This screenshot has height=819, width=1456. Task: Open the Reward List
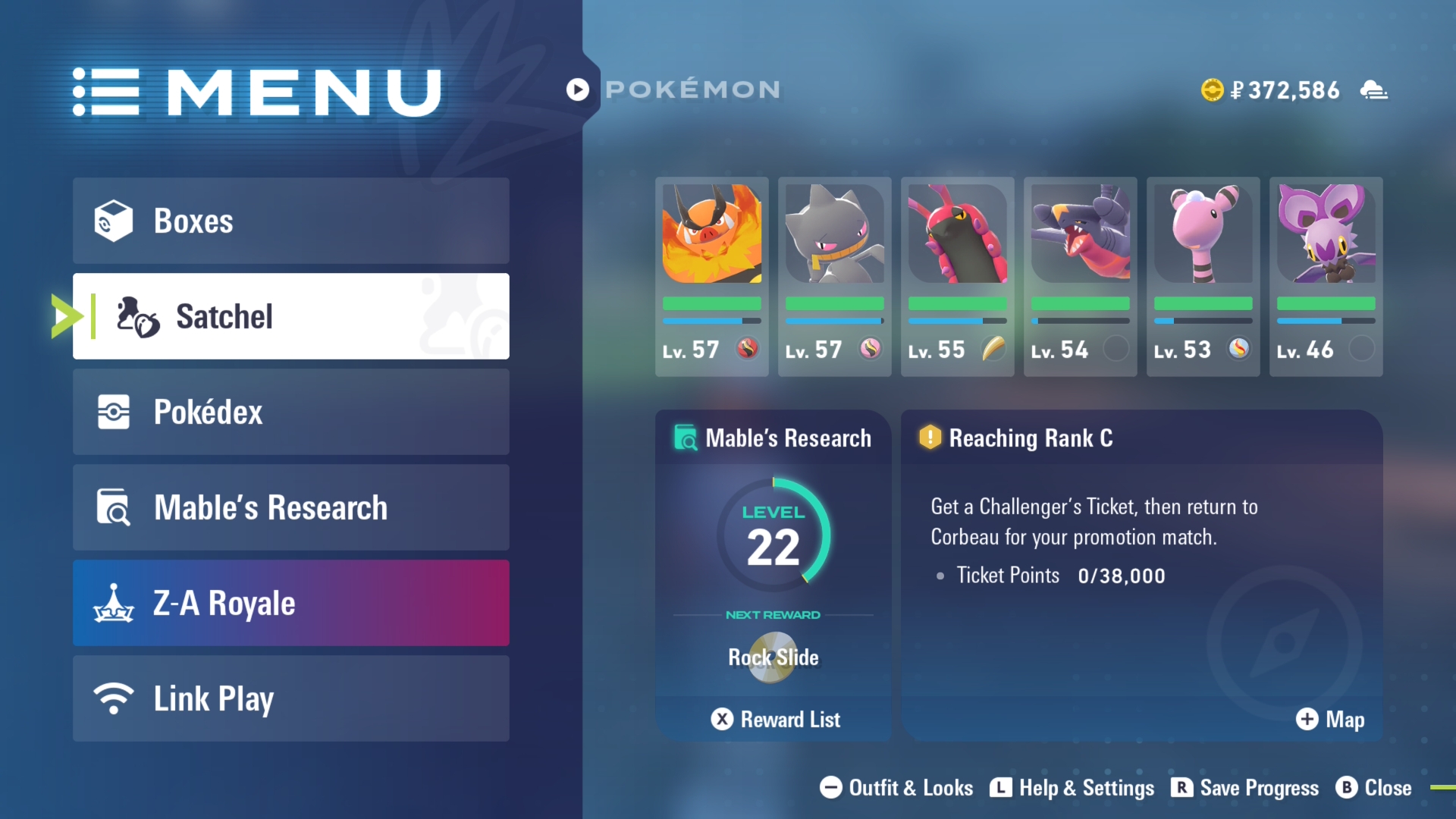point(775,719)
